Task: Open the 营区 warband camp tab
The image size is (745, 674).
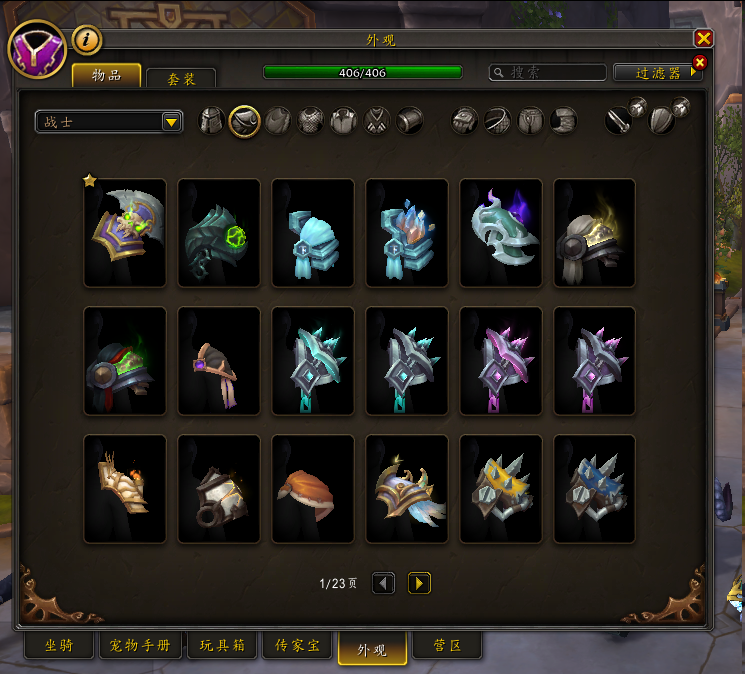Action: pos(447,646)
